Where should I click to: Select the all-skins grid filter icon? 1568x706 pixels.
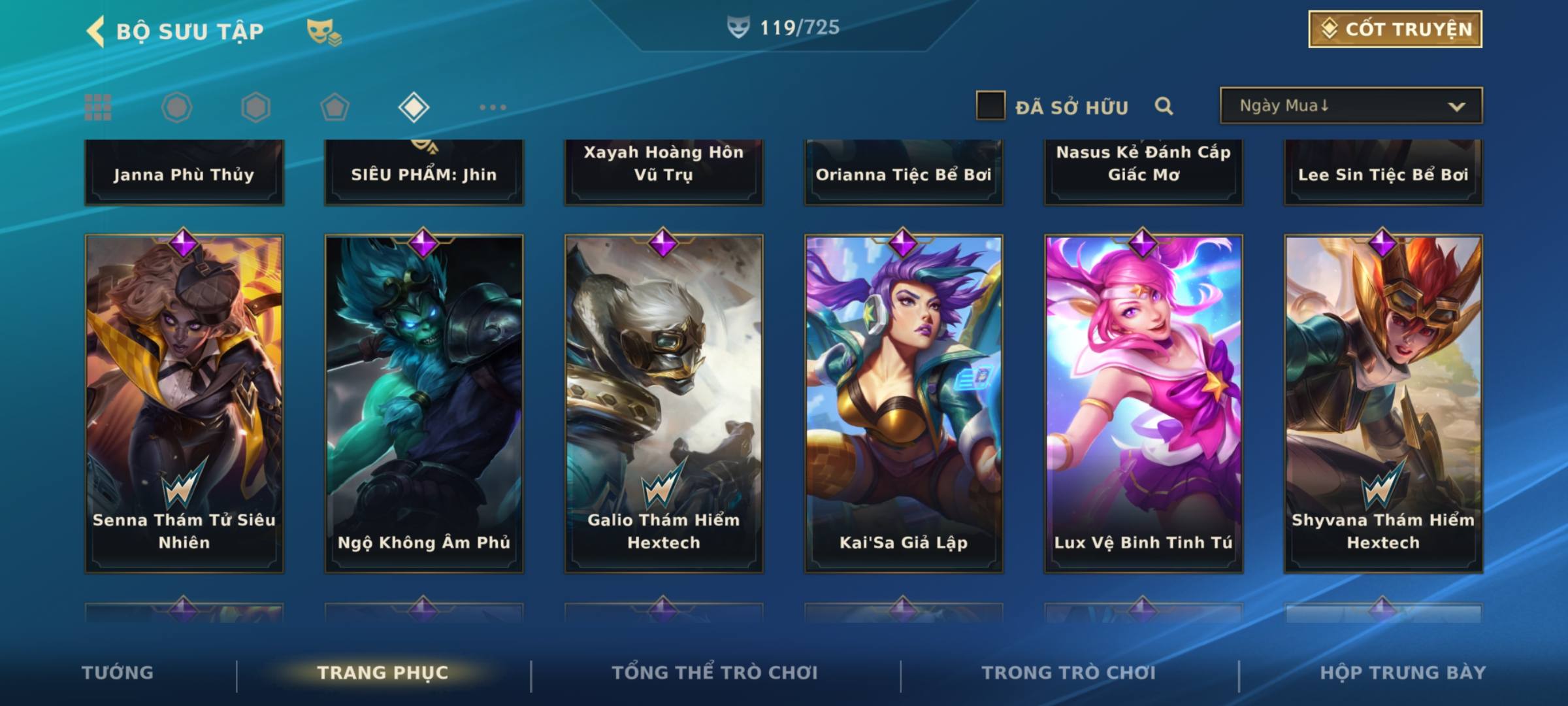click(98, 107)
